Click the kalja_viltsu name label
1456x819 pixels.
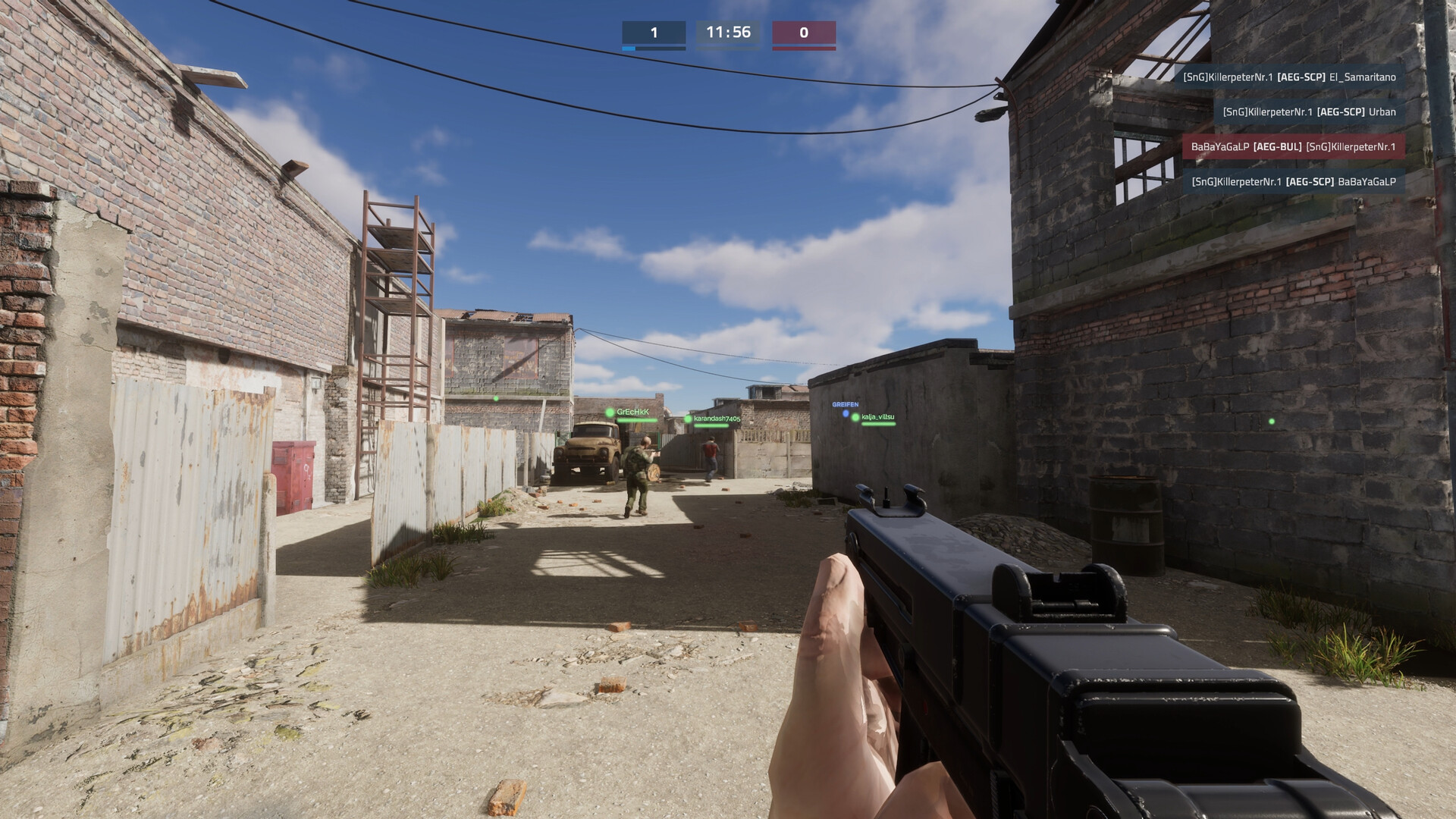pyautogui.click(x=880, y=419)
